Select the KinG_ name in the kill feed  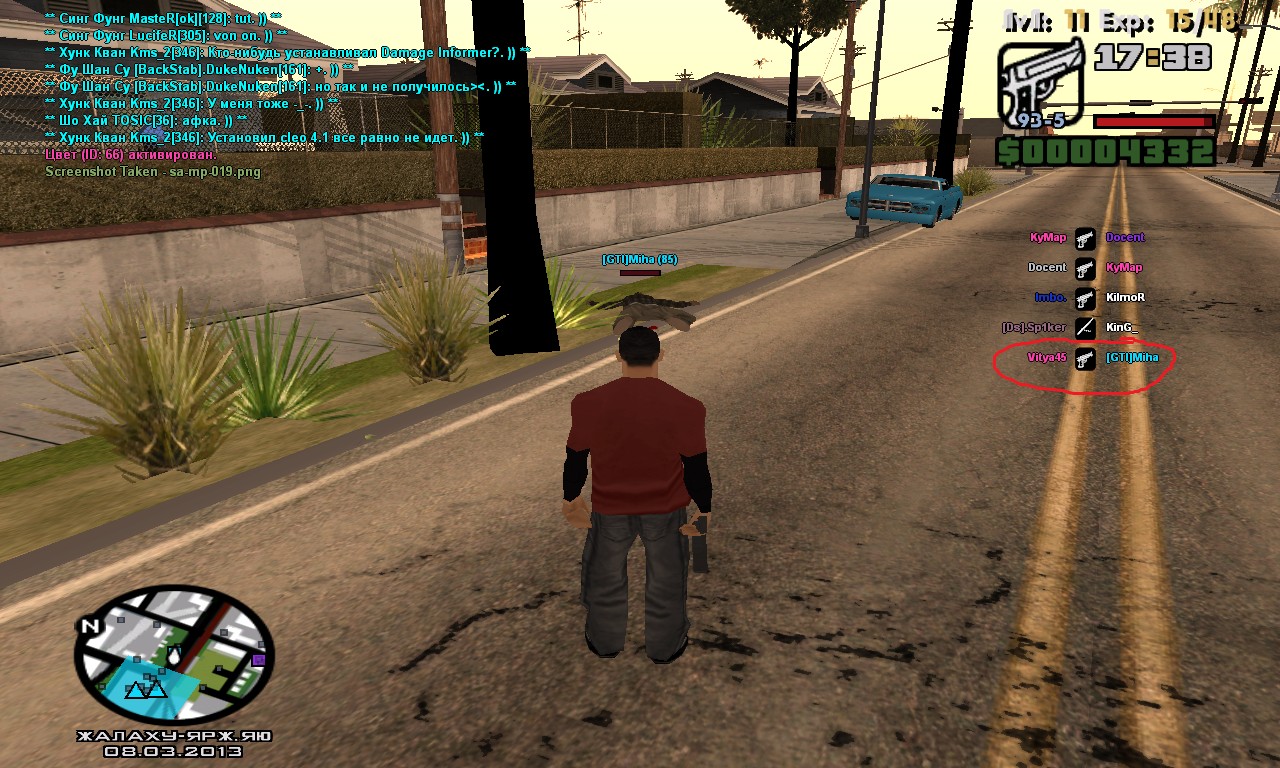pyautogui.click(x=1122, y=328)
